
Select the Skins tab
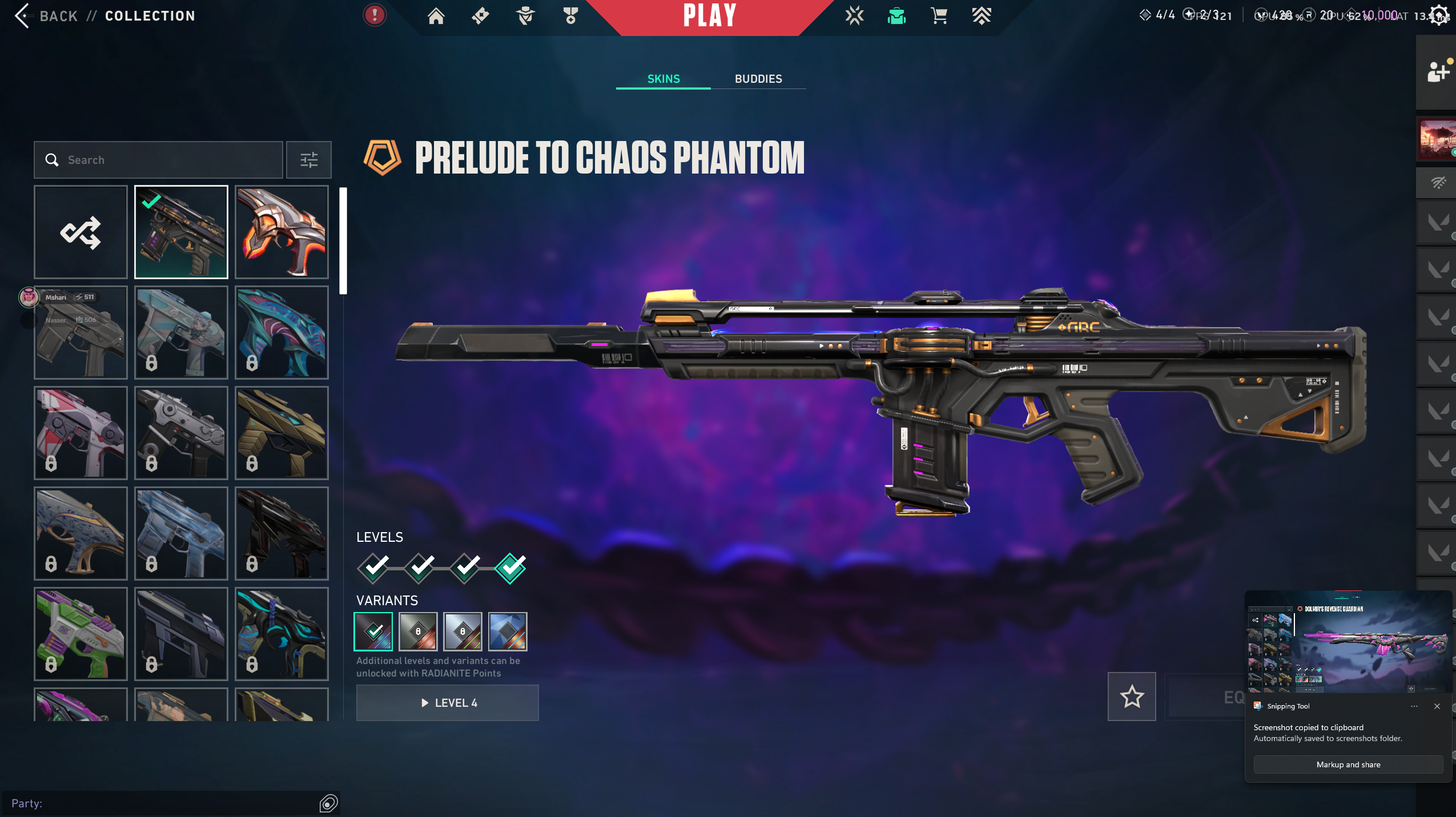coord(663,79)
